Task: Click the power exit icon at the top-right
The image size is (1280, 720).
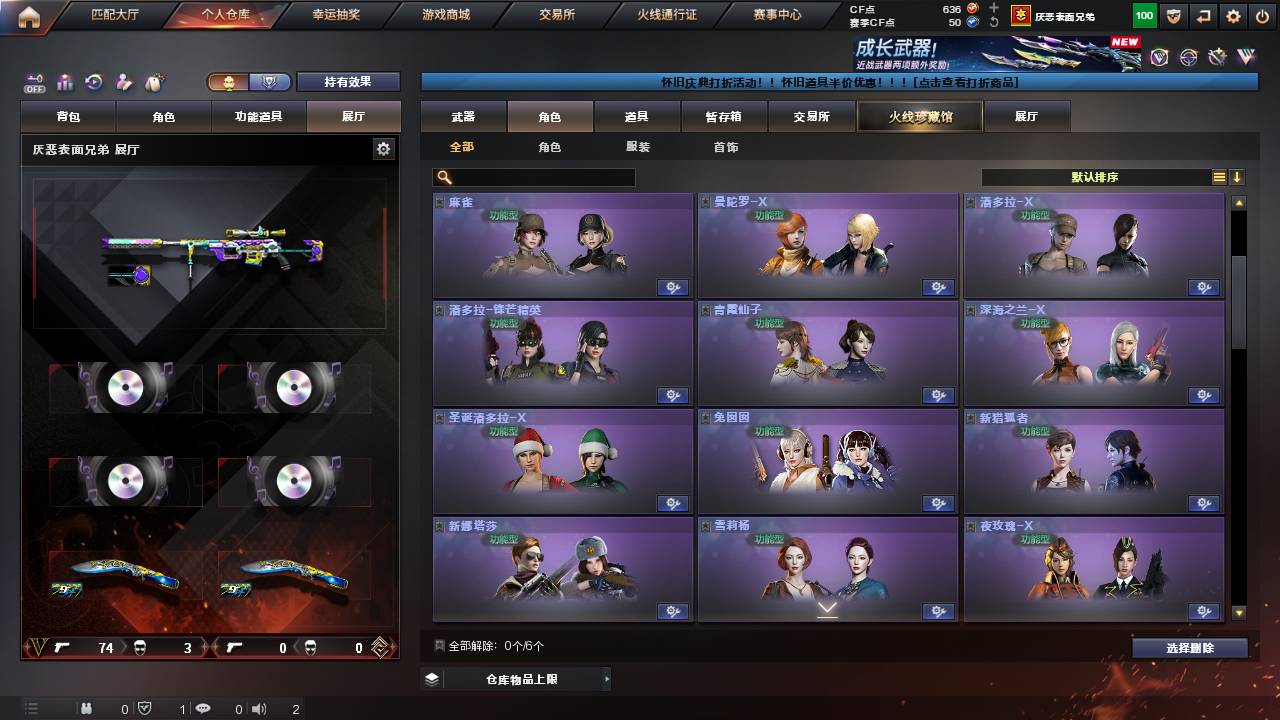Action: [x=1263, y=14]
